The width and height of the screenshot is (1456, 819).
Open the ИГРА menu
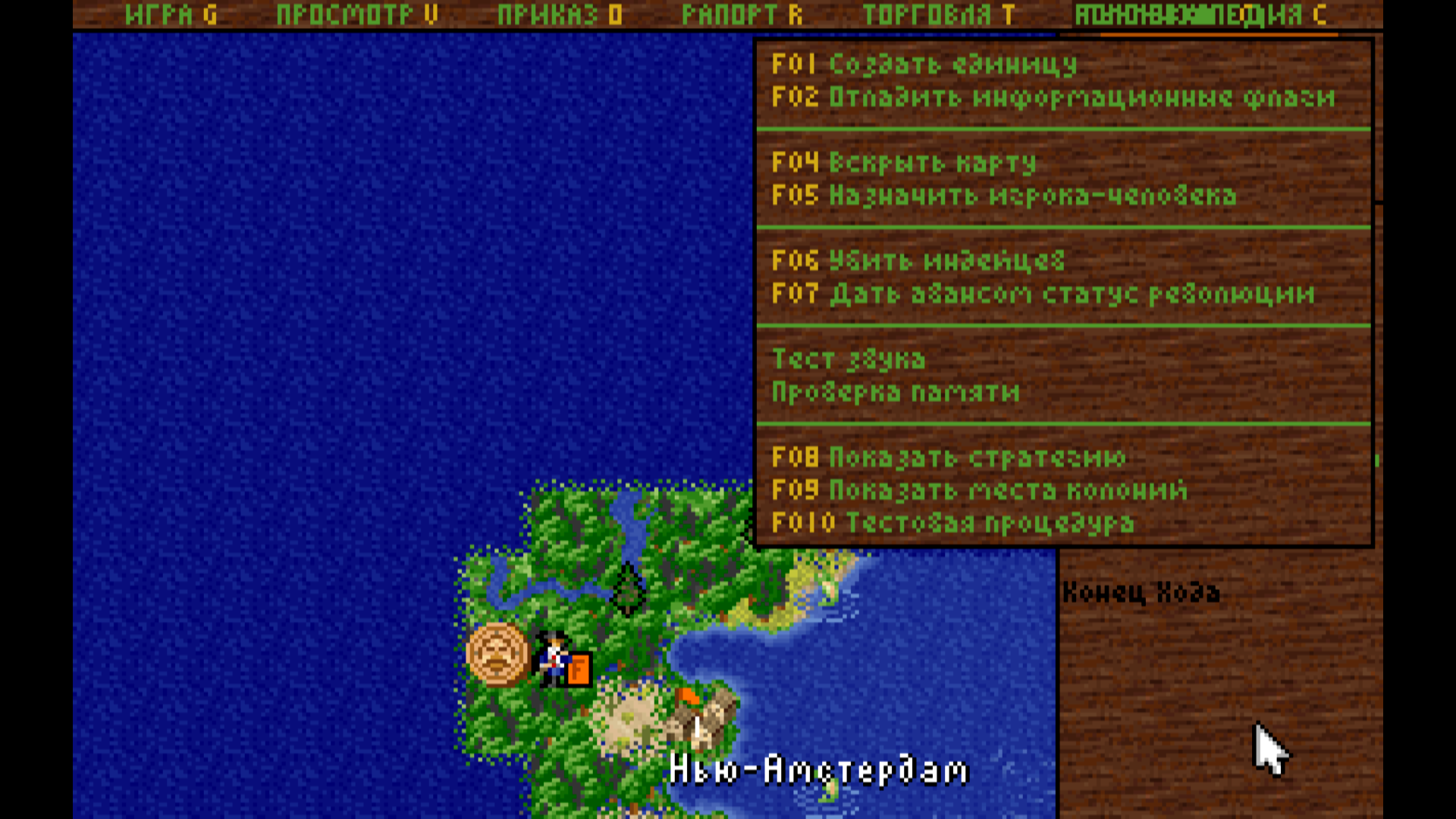[x=168, y=14]
